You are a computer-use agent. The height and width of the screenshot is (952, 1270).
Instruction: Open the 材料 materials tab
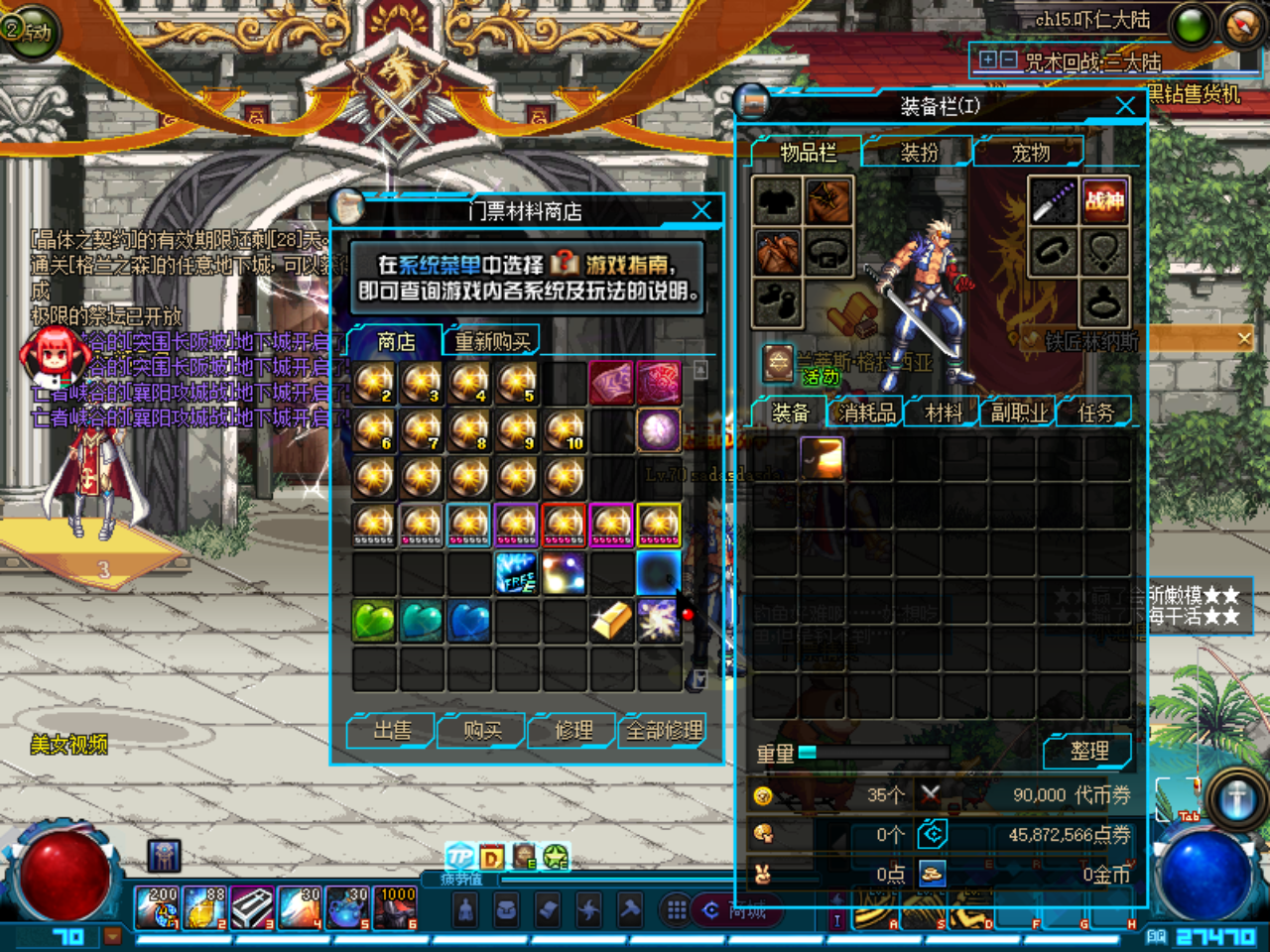pos(943,413)
